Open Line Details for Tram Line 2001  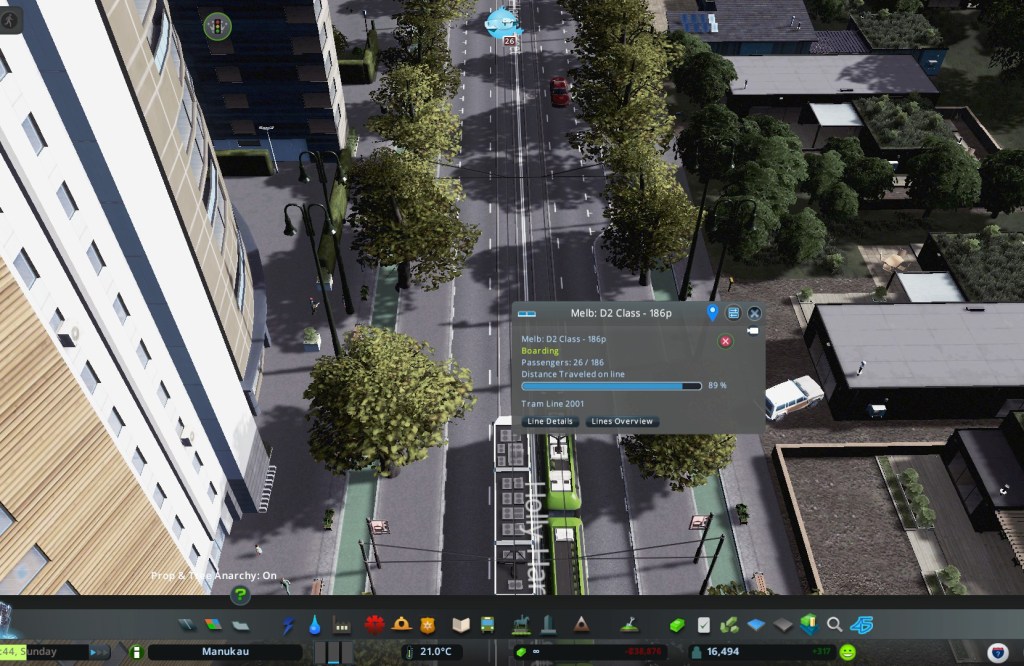click(x=550, y=422)
